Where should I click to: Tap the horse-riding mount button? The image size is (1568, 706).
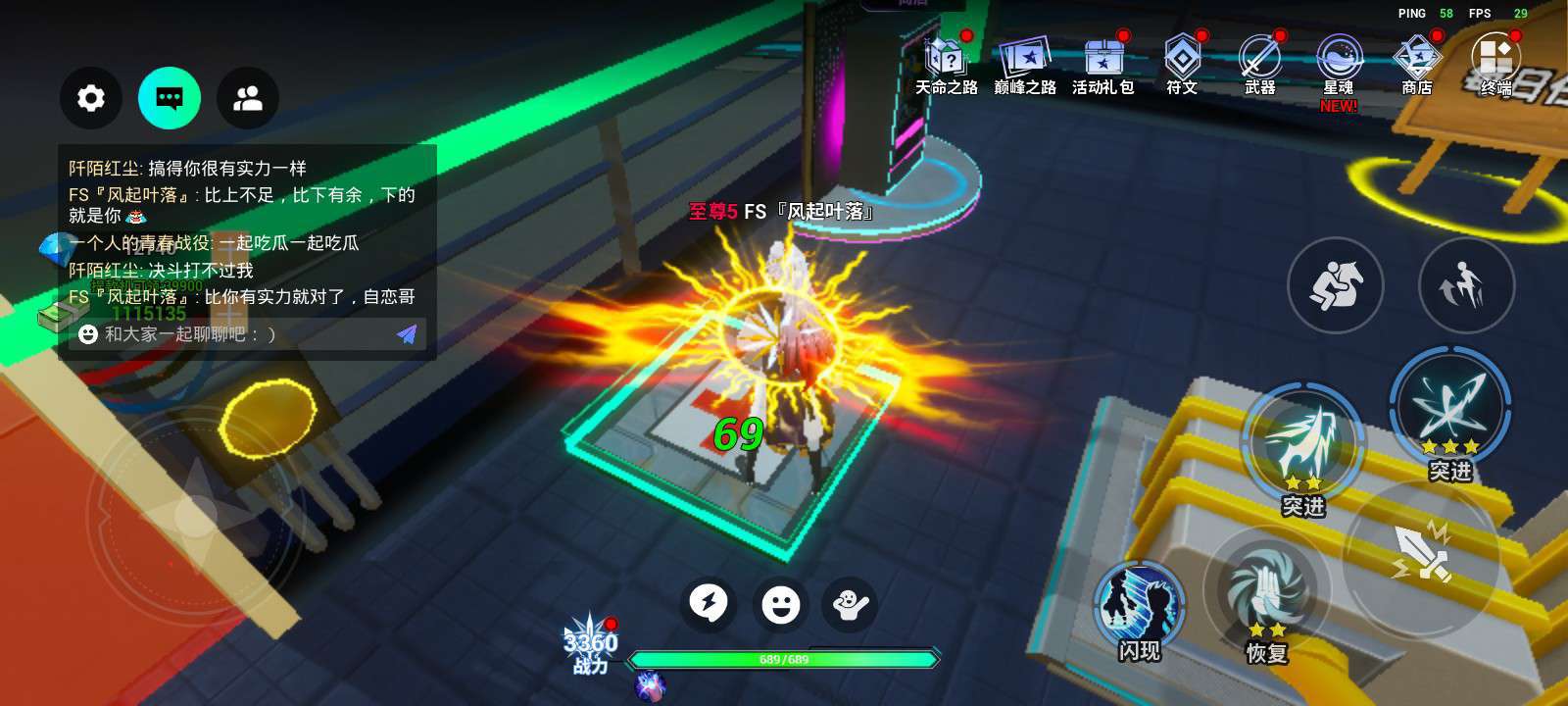(x=1335, y=285)
